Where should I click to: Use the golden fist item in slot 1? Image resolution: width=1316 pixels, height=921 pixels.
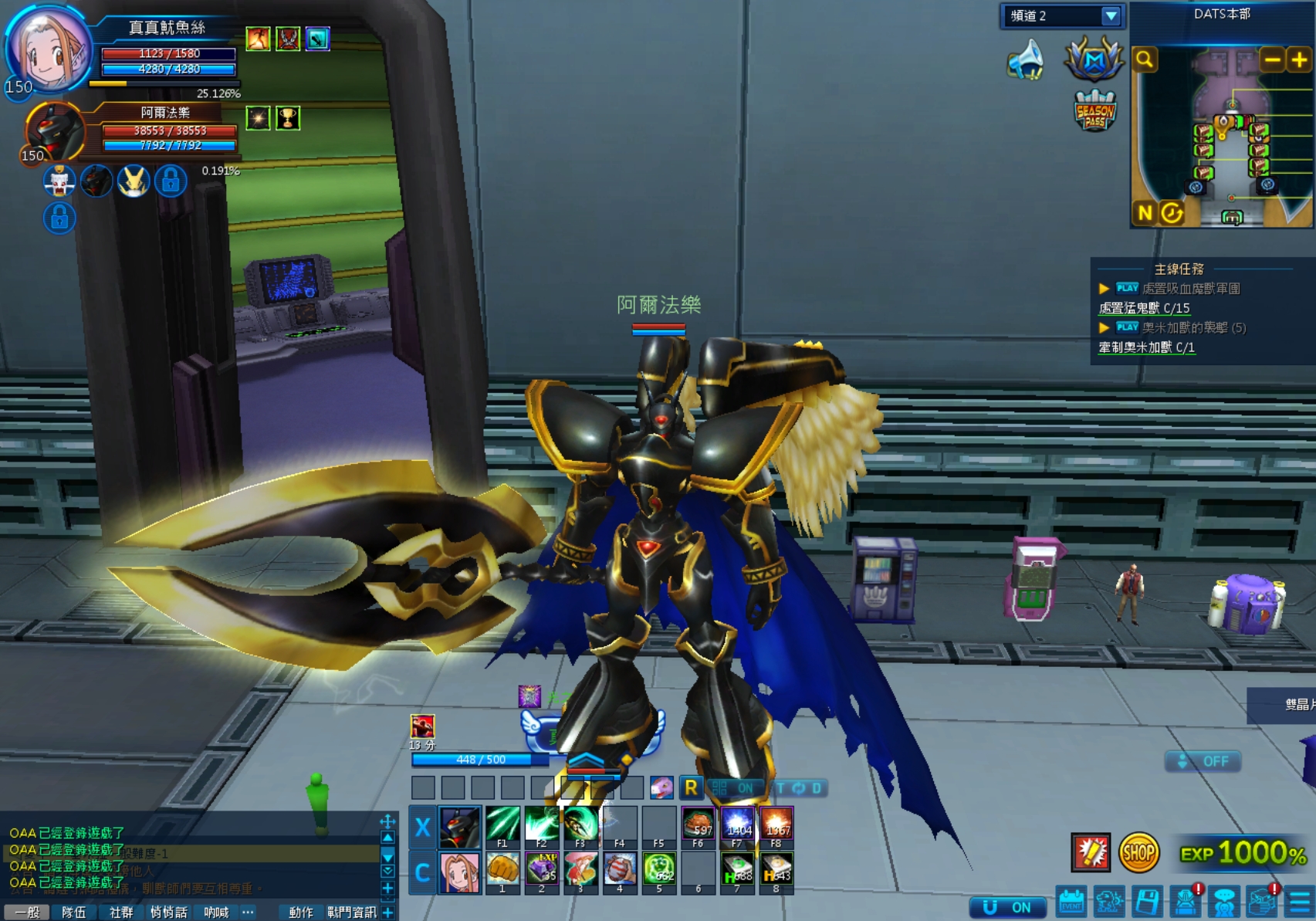502,869
